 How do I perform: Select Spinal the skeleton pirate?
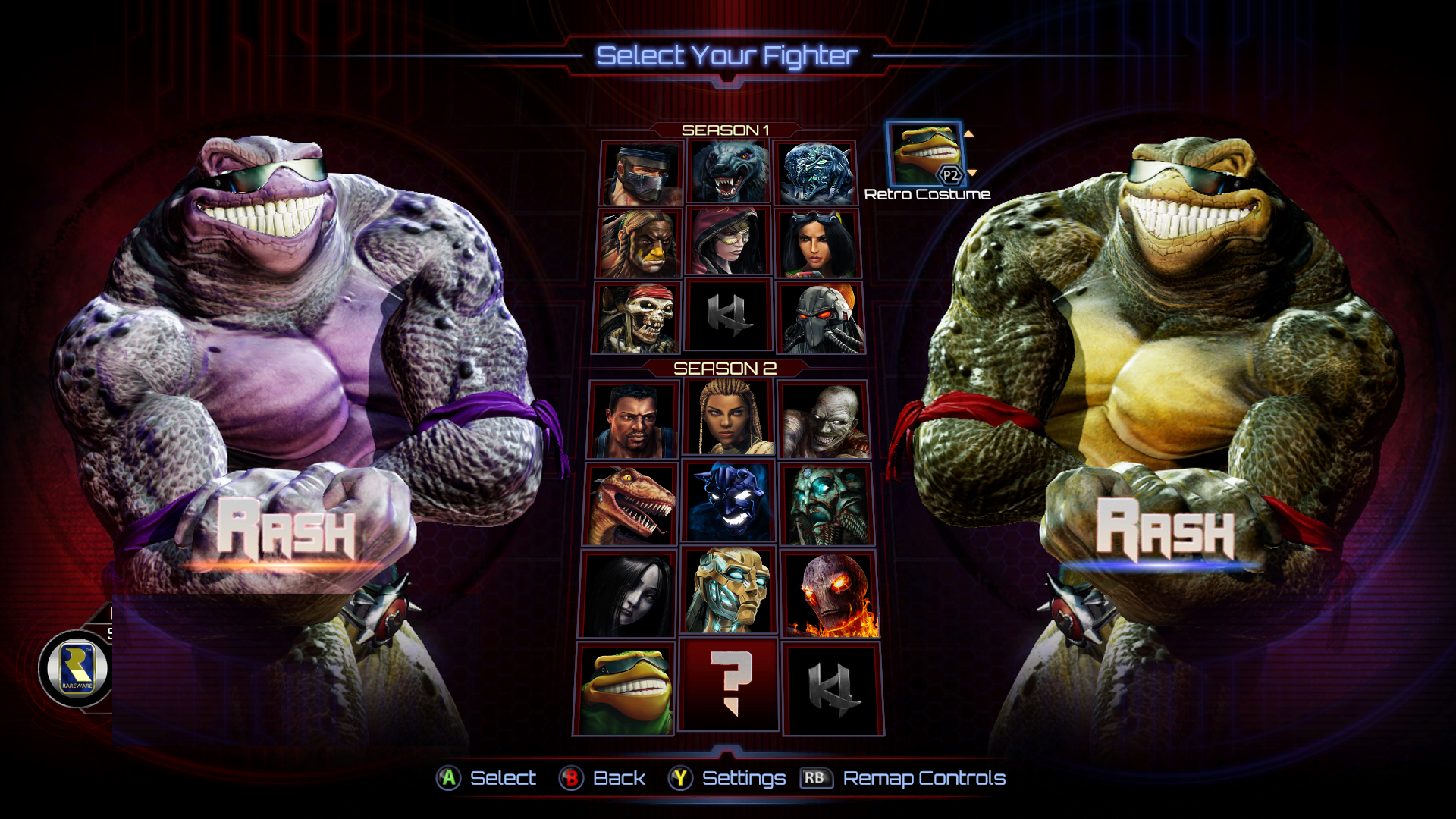(x=636, y=318)
